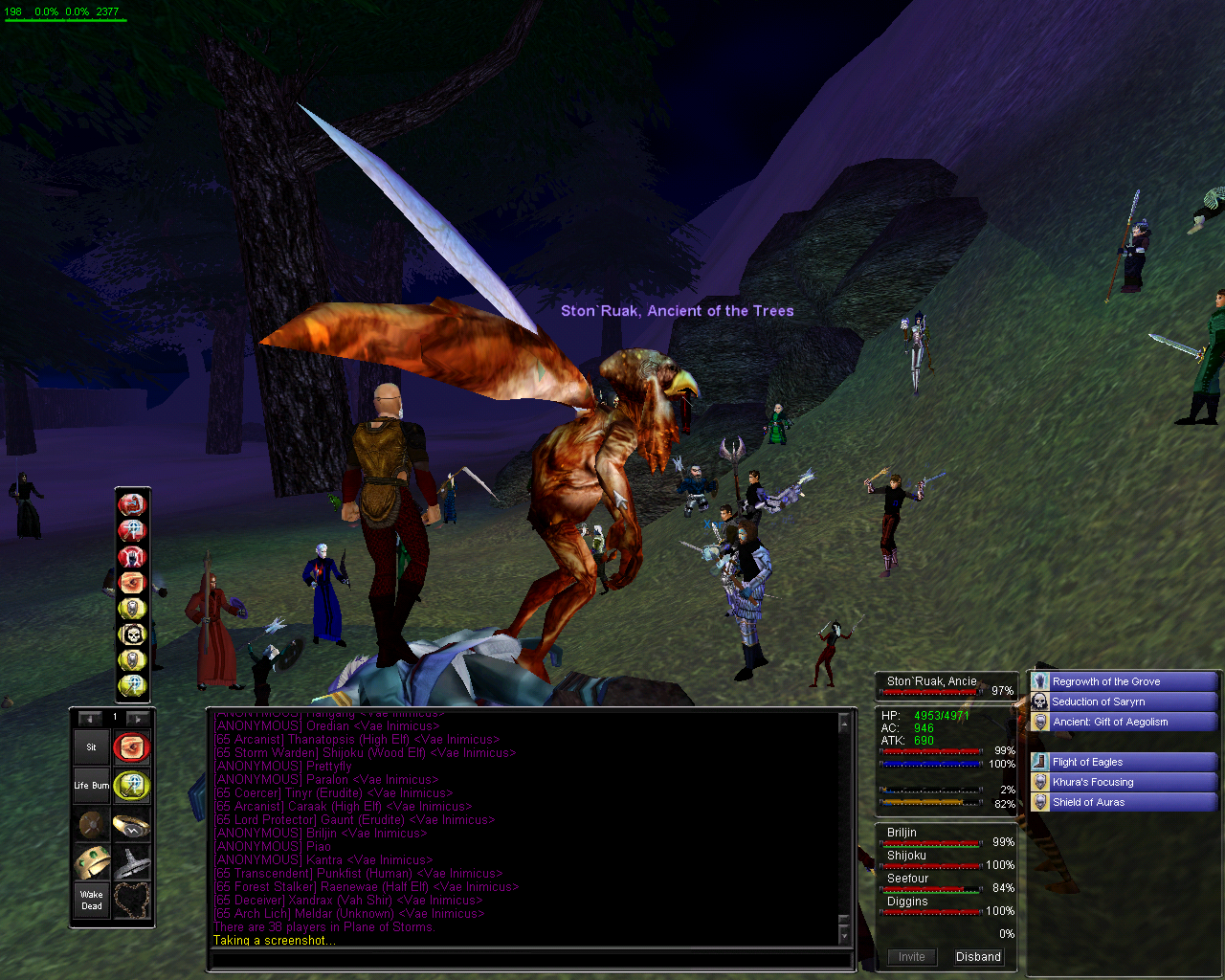Click the Sit hotbar button
Viewport: 1225px width, 980px height.
tap(92, 747)
